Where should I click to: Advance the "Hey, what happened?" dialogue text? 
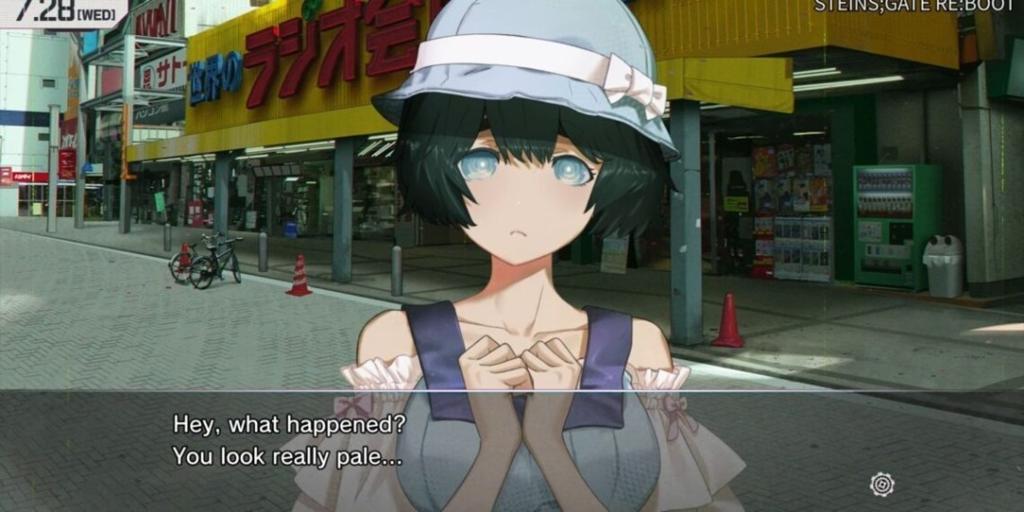[x=289, y=440]
